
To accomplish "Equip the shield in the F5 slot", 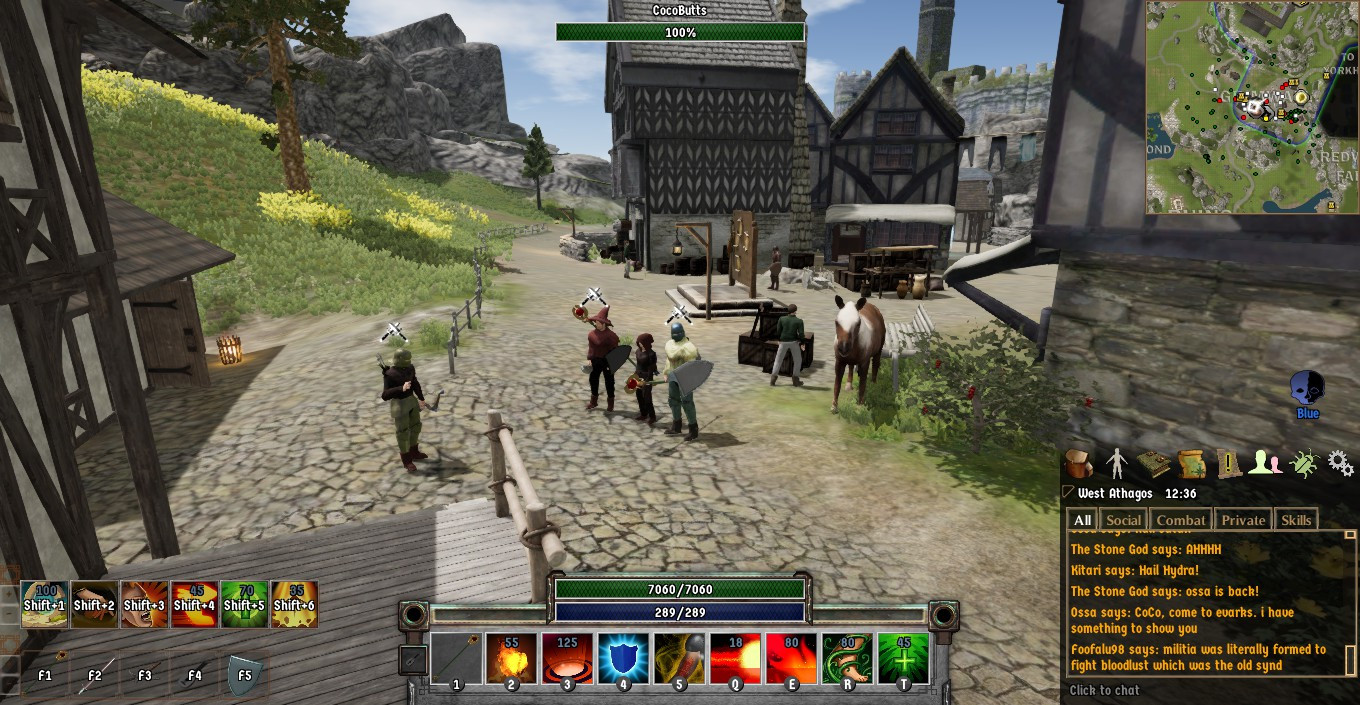I will coord(244,674).
